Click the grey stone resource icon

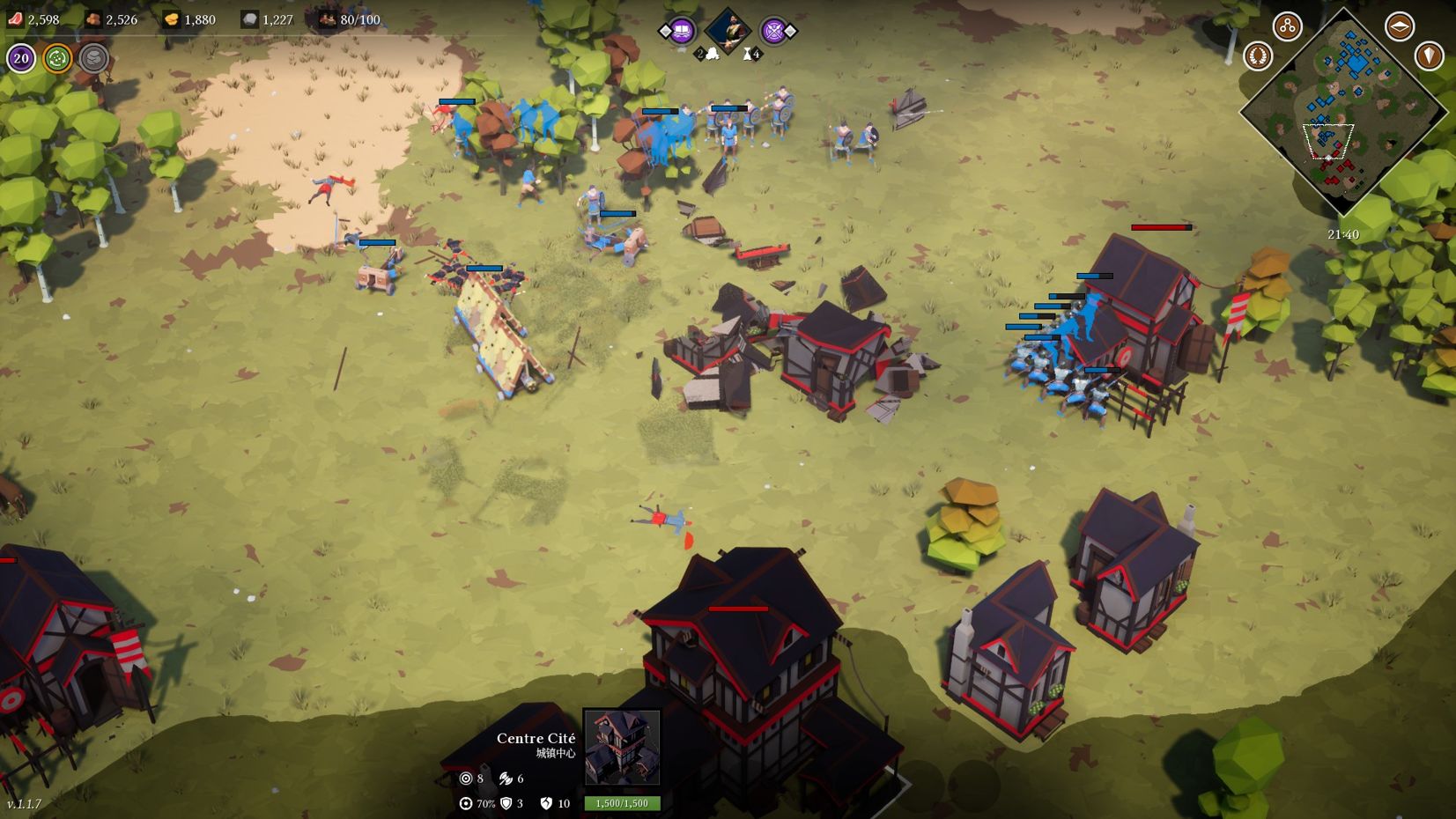point(249,19)
